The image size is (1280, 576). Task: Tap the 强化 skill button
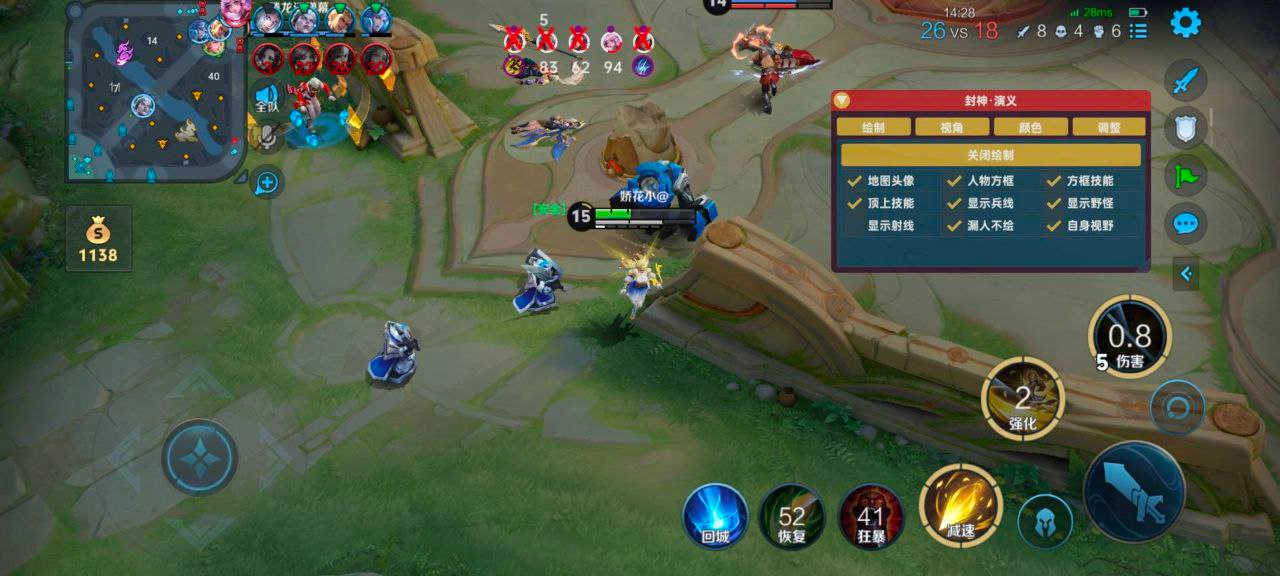click(x=1023, y=398)
